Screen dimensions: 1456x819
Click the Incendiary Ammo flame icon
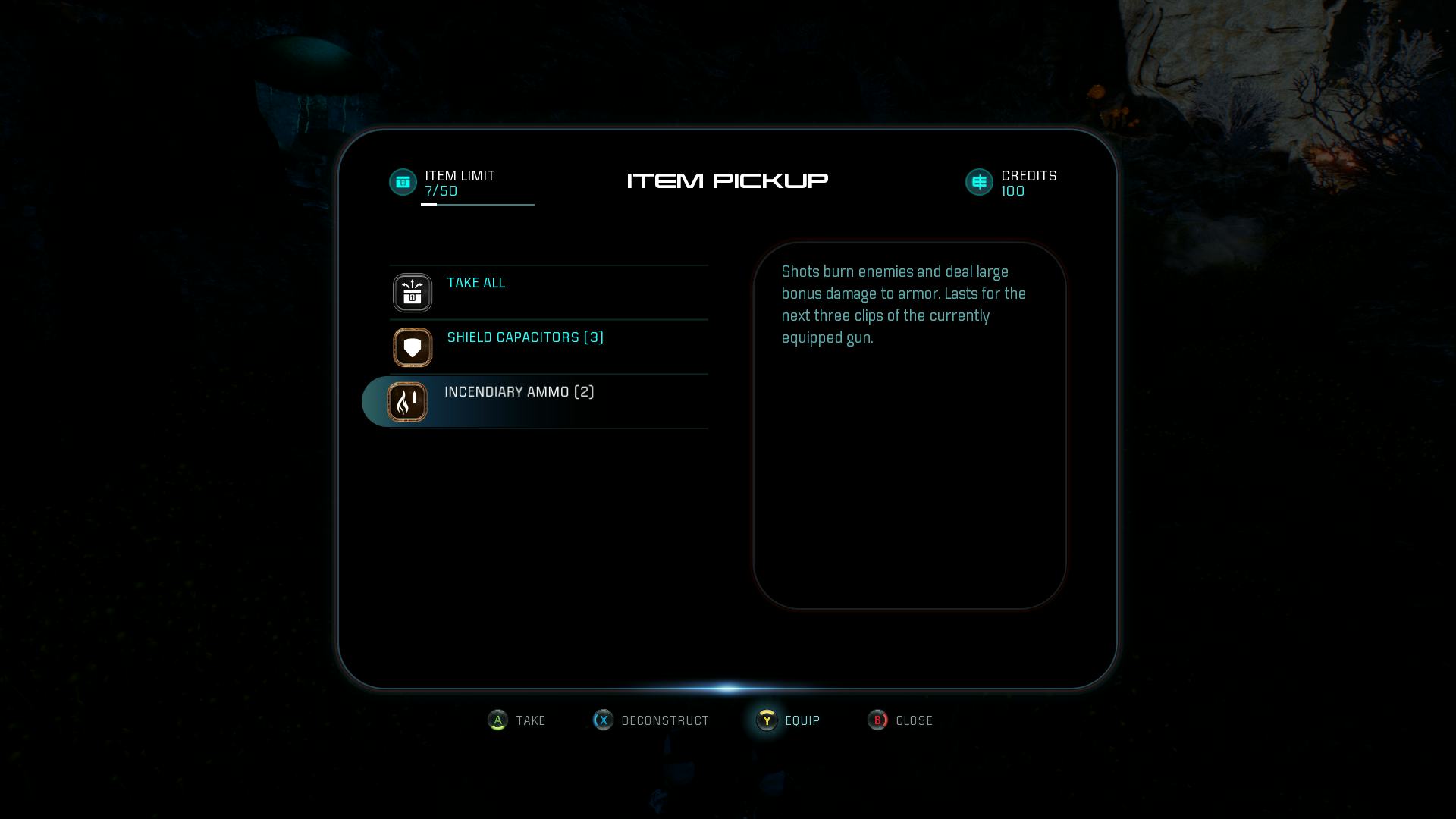coord(407,402)
